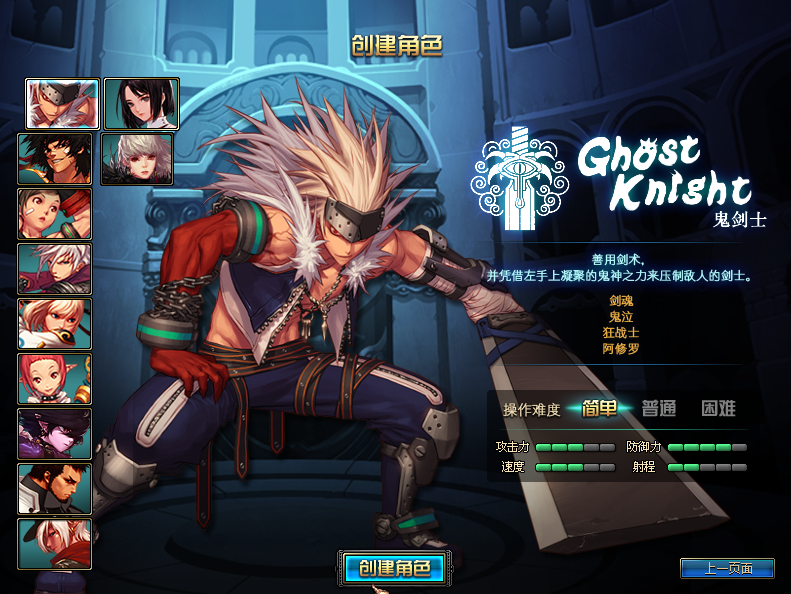Image resolution: width=791 pixels, height=594 pixels.
Task: Pick the blonde female character portrait
Action: click(54, 324)
